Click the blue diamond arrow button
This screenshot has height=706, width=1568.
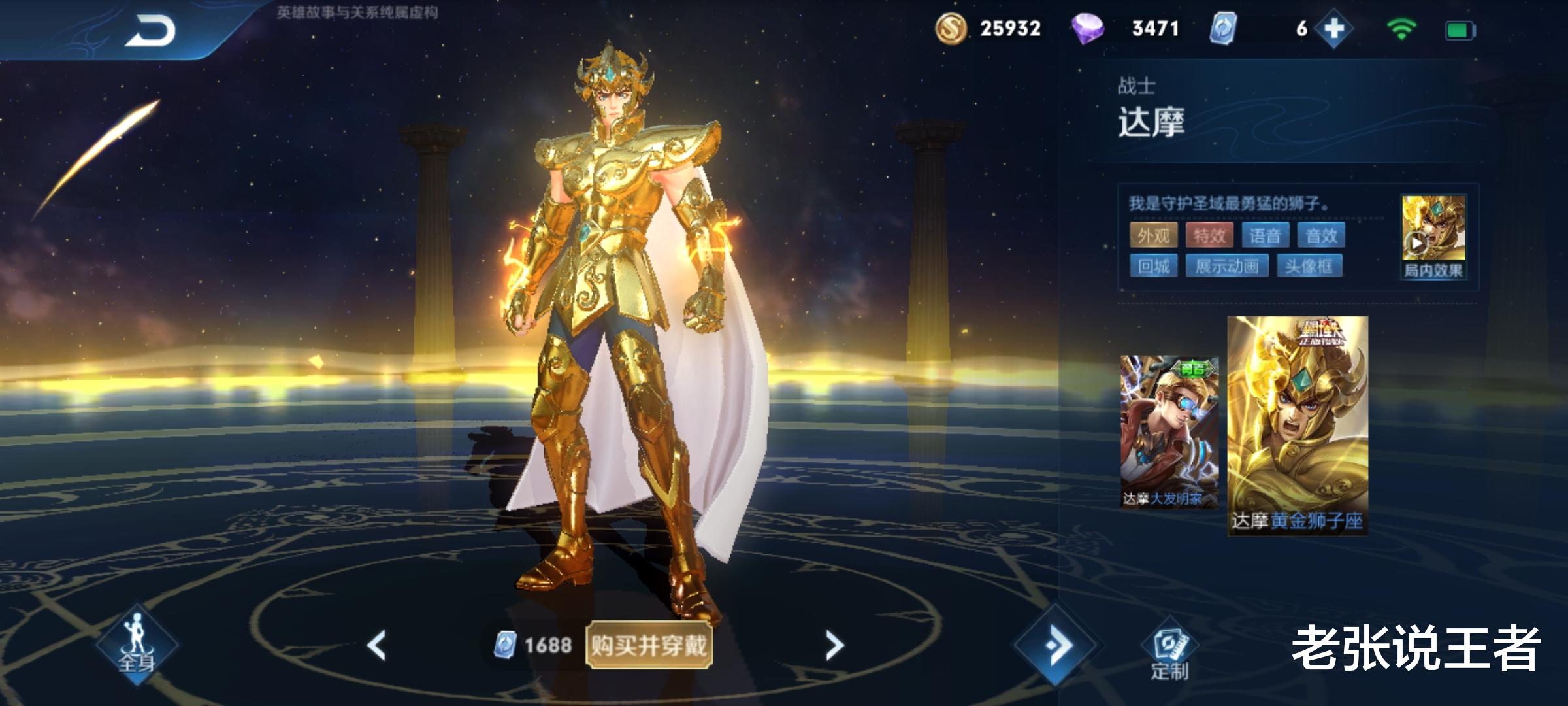(x=1056, y=645)
